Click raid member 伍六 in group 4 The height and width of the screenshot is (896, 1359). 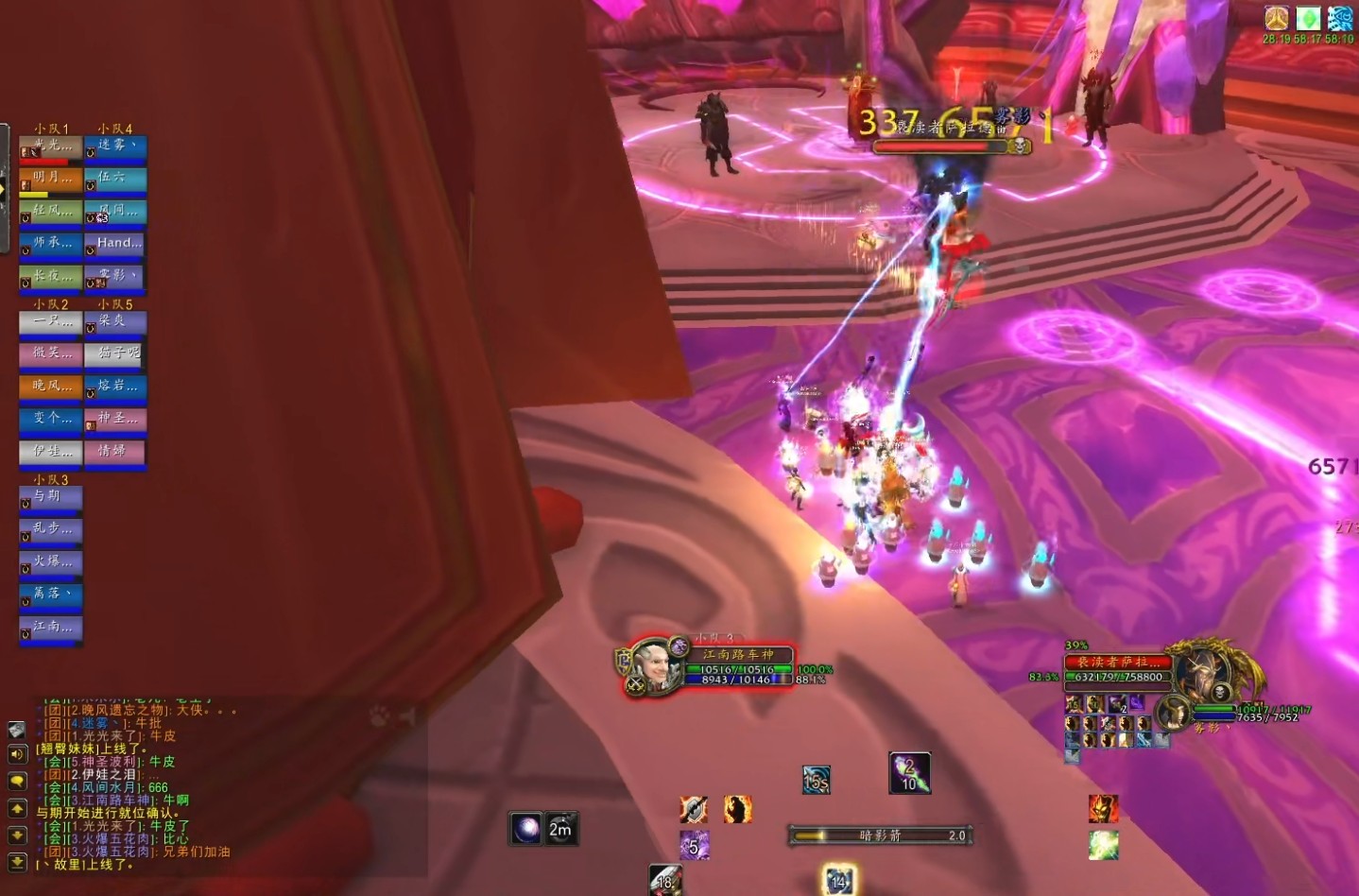[114, 180]
